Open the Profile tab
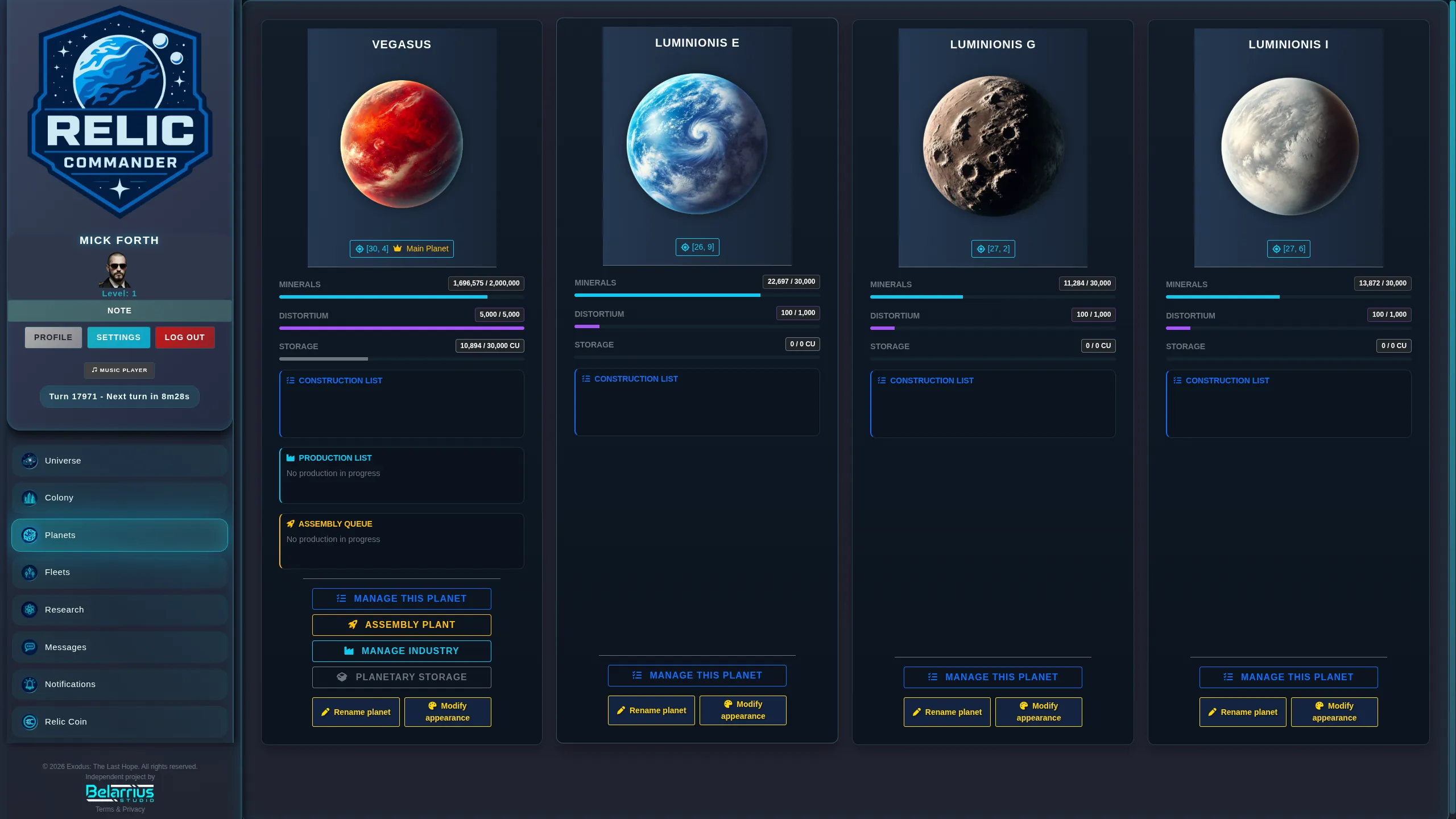This screenshot has height=819, width=1456. 53,337
